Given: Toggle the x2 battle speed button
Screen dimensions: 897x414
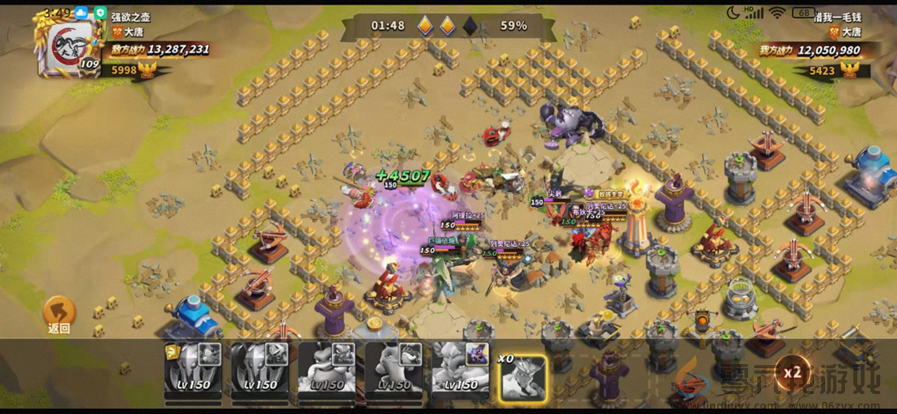Looking at the screenshot, I should pyautogui.click(x=793, y=373).
